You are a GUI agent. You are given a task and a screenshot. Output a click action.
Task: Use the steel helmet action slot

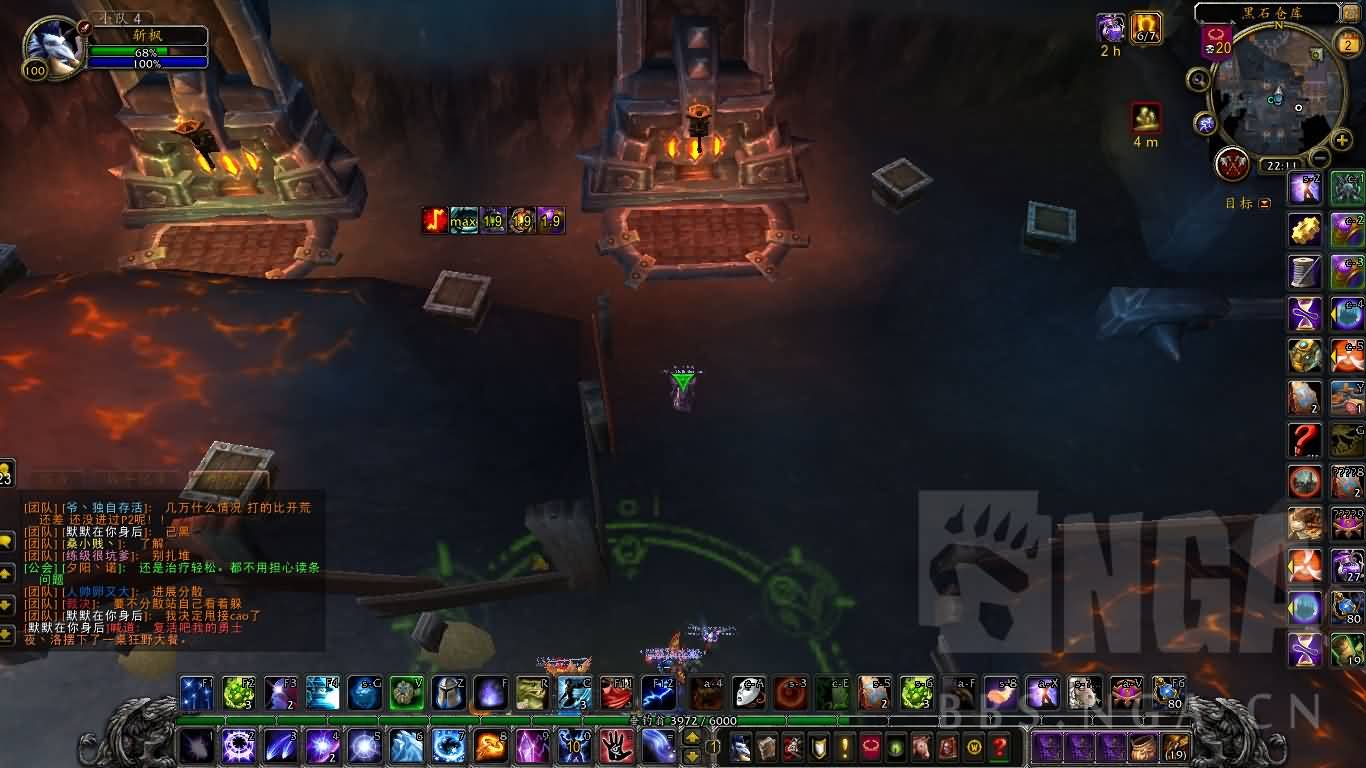point(448,693)
